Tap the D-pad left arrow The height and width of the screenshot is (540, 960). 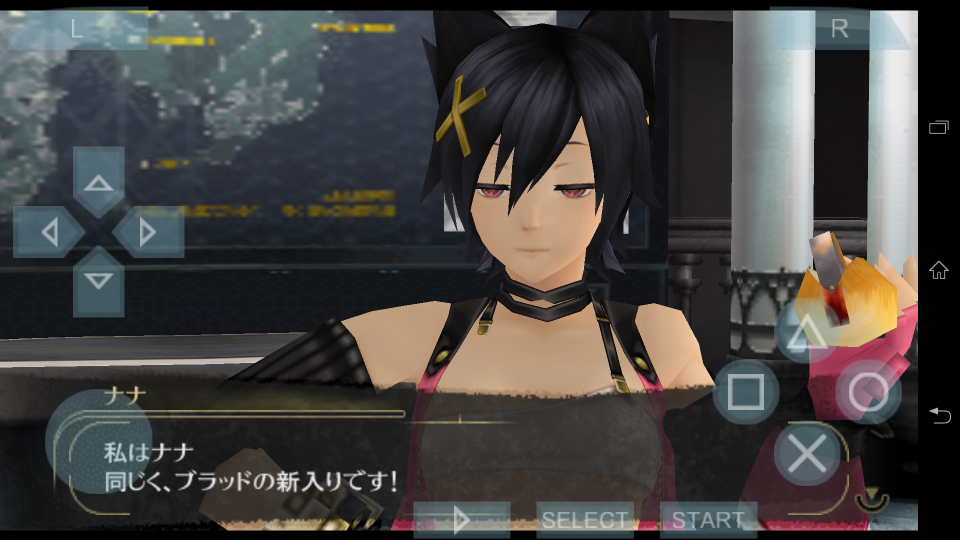coord(48,233)
